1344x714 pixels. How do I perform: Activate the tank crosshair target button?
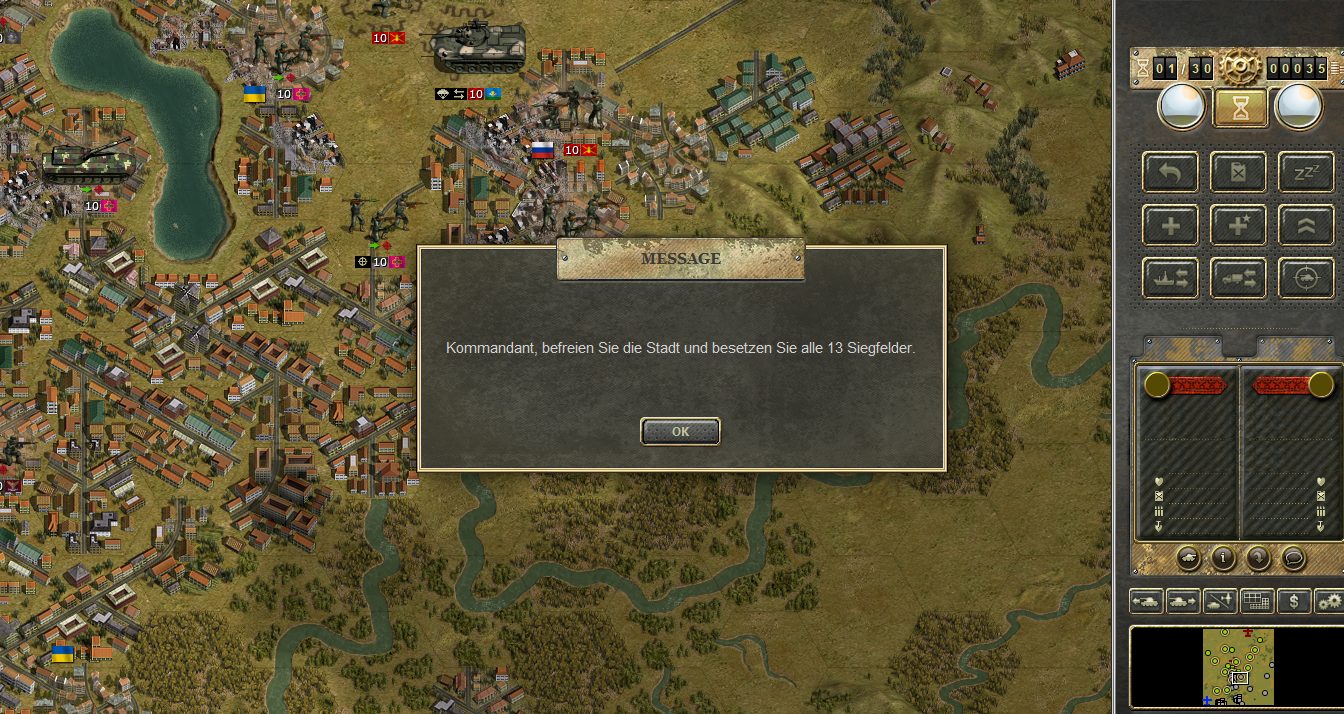pyautogui.click(x=1306, y=278)
